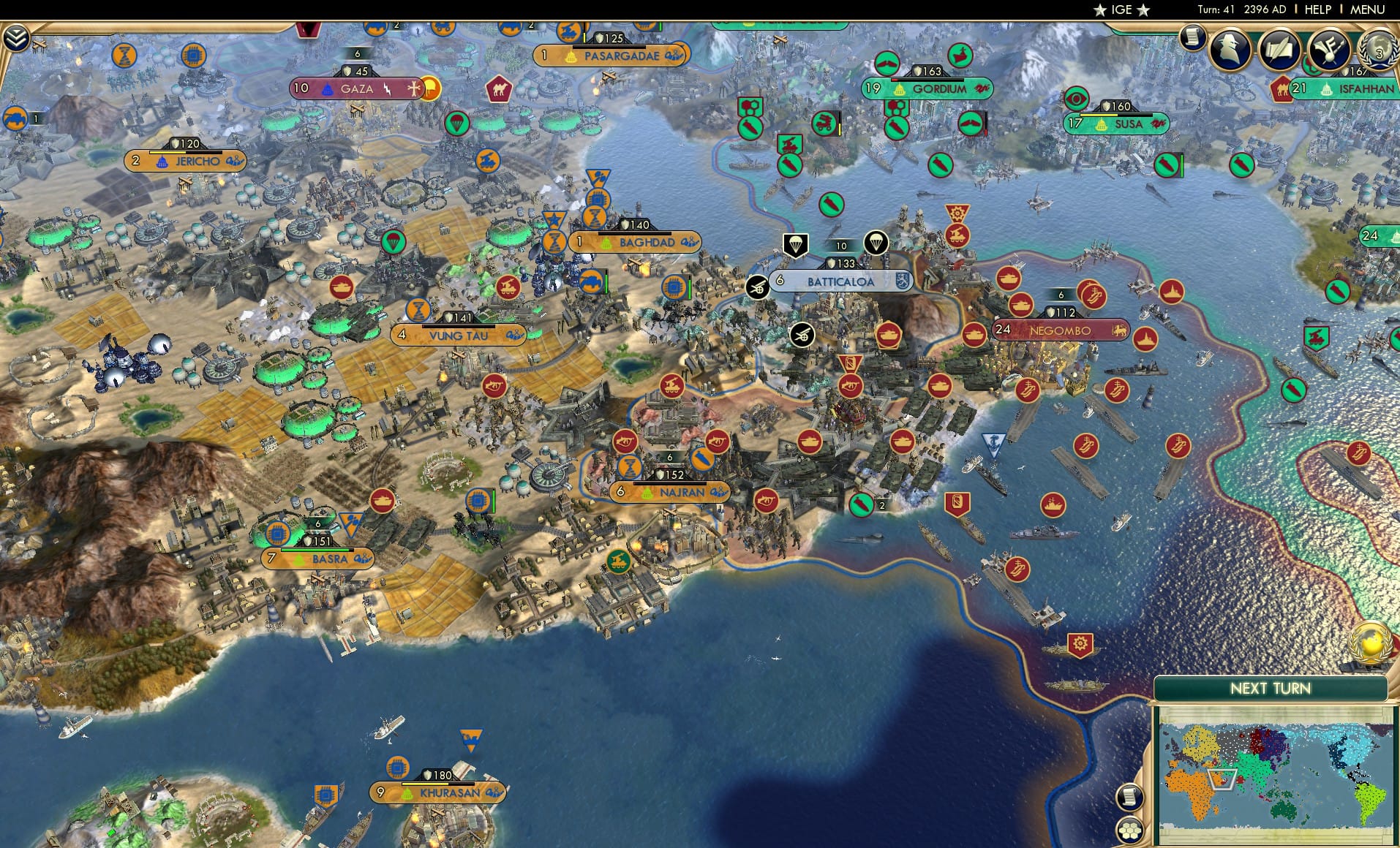
Task: Open the Social Policies screen icon
Action: tap(1279, 50)
